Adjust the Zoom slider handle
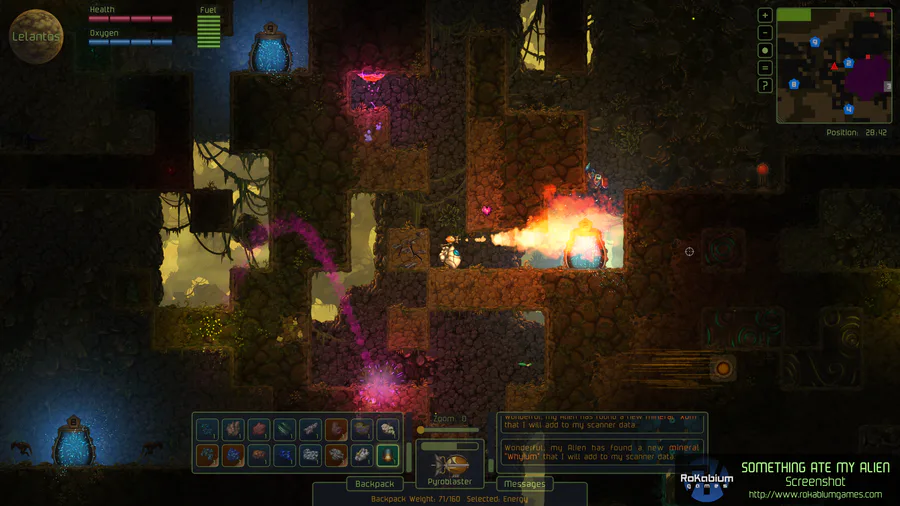This screenshot has width=900, height=506. 421,430
